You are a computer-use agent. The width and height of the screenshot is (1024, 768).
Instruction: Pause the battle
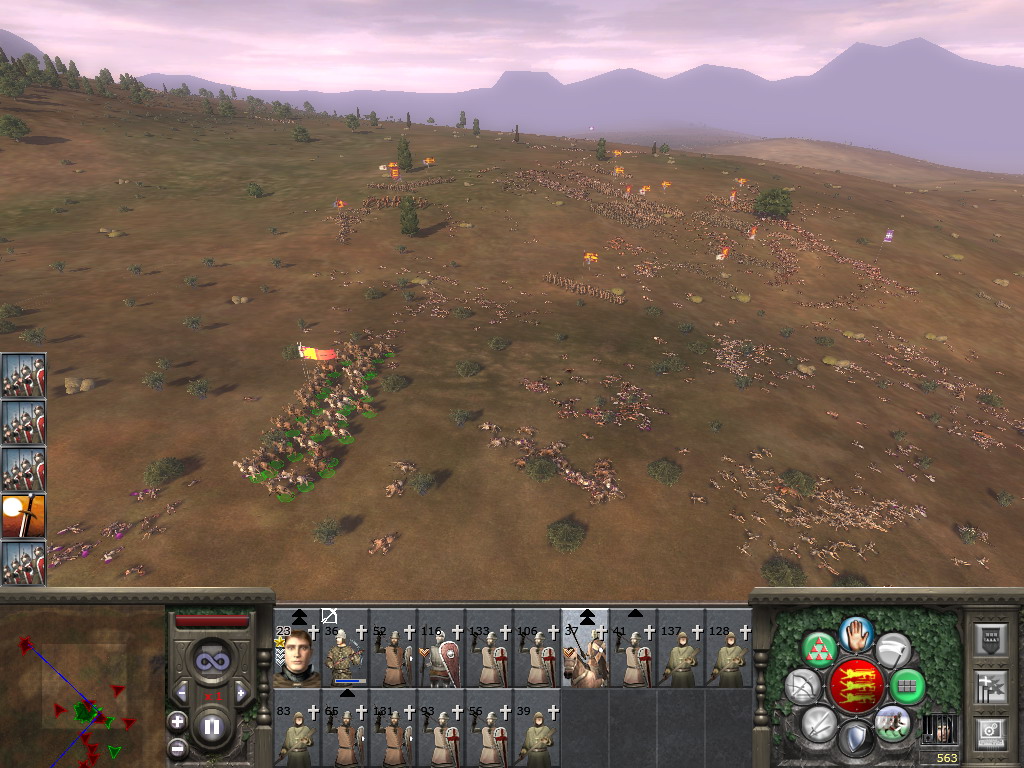pyautogui.click(x=211, y=726)
